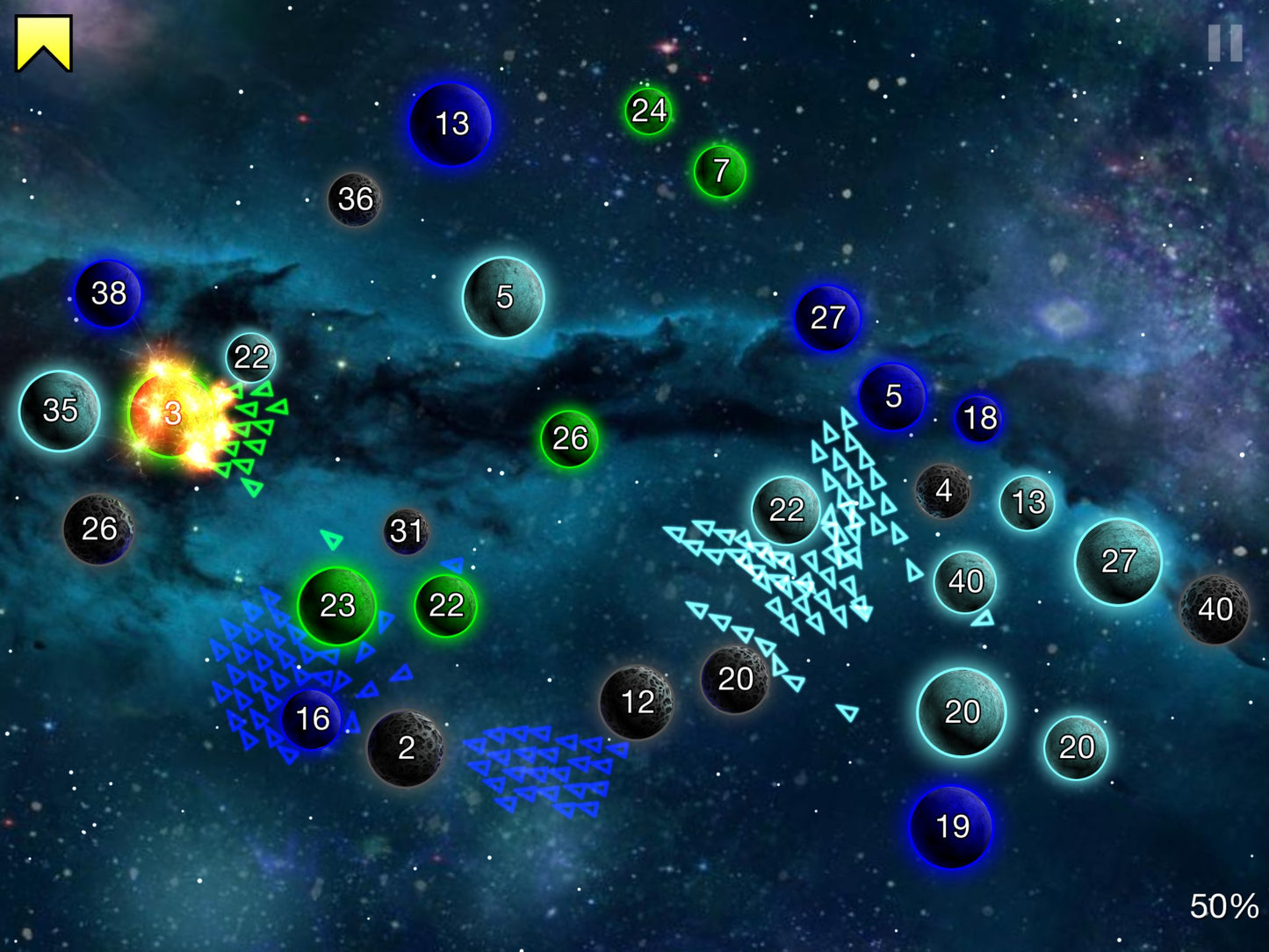Choose the gray planet numbered 2
The height and width of the screenshot is (952, 1269).
coord(405,748)
